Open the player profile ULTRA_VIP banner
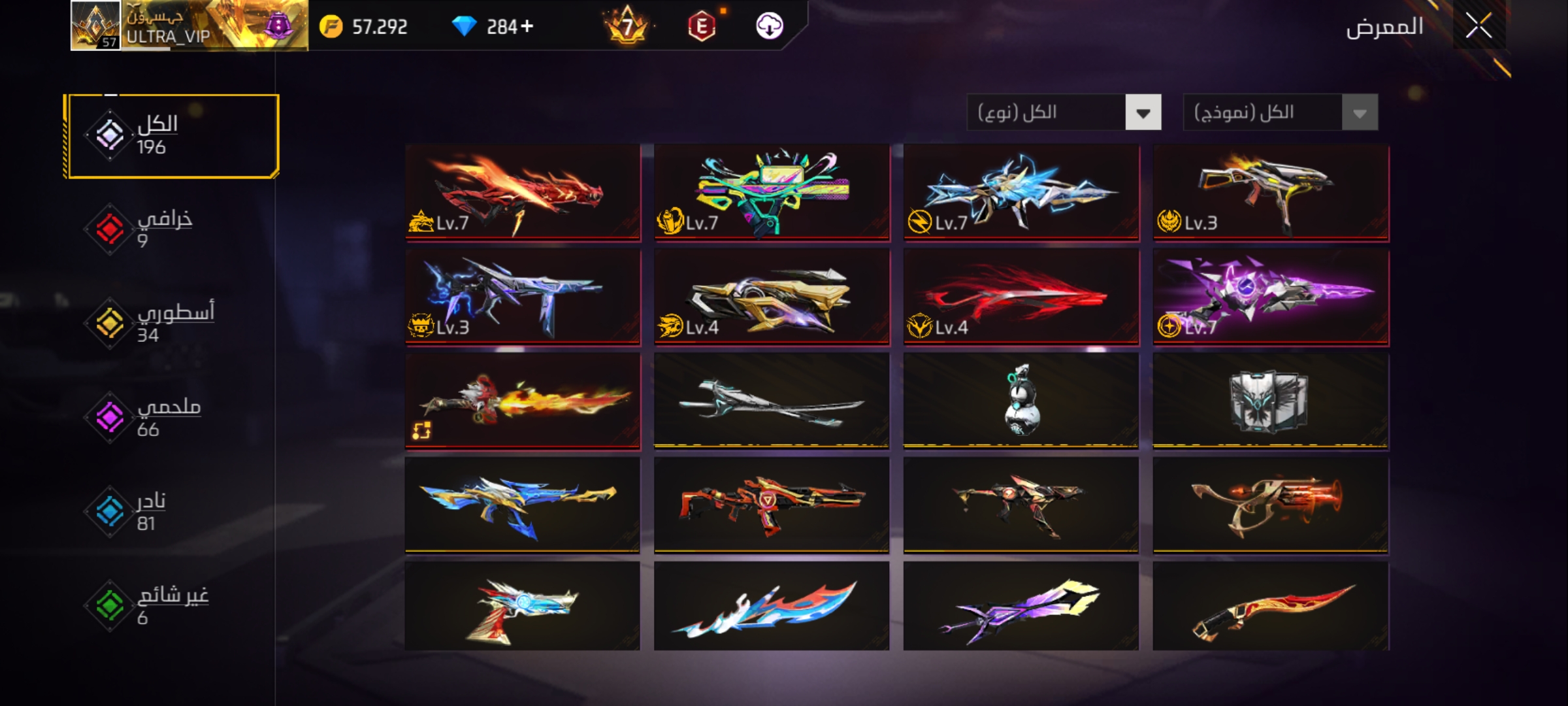This screenshot has height=706, width=1568. [x=189, y=26]
